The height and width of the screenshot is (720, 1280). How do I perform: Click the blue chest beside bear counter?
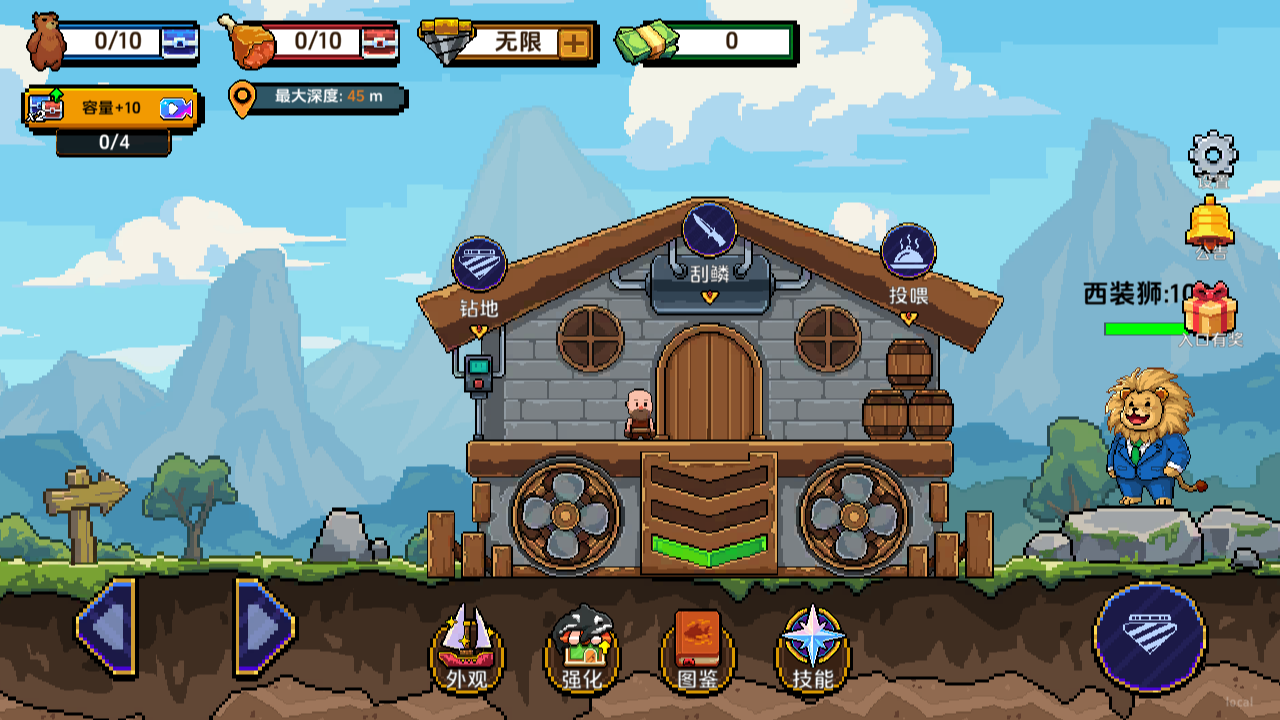pyautogui.click(x=180, y=43)
